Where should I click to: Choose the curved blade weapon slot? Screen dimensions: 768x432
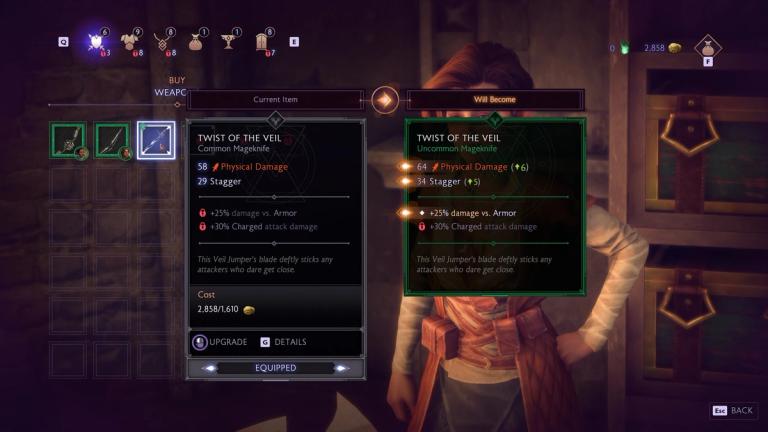coord(113,141)
